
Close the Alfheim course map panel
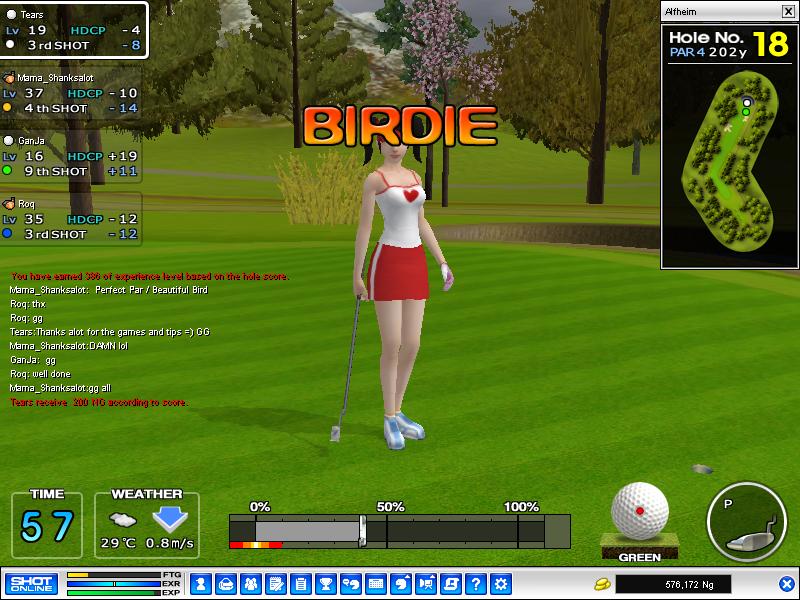(787, 12)
